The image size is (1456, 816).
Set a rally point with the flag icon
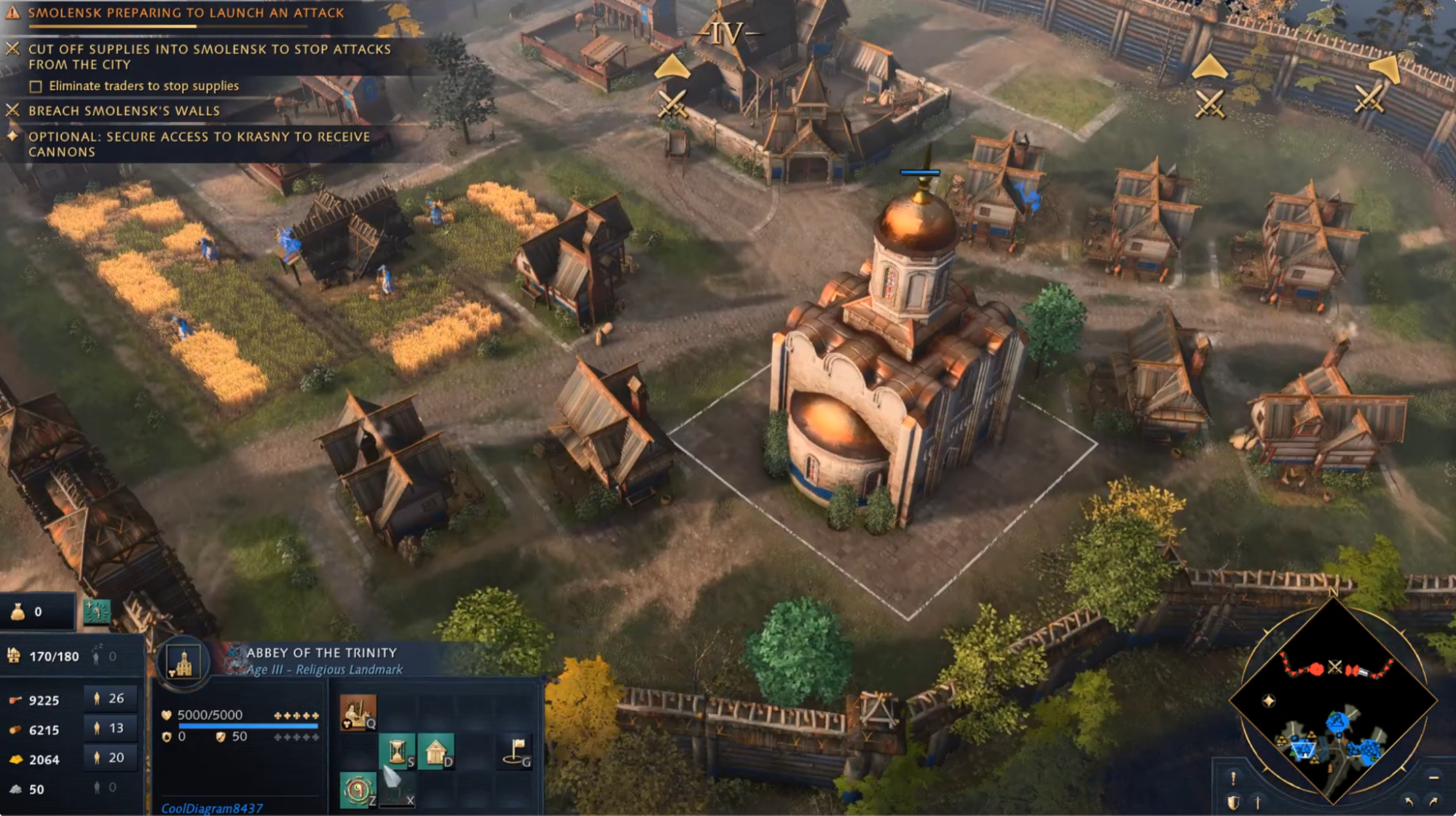click(516, 750)
